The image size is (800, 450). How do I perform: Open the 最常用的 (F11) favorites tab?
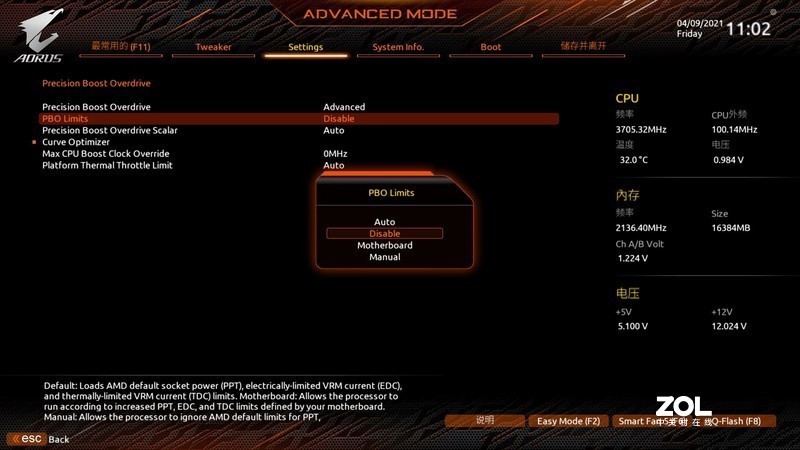click(121, 46)
